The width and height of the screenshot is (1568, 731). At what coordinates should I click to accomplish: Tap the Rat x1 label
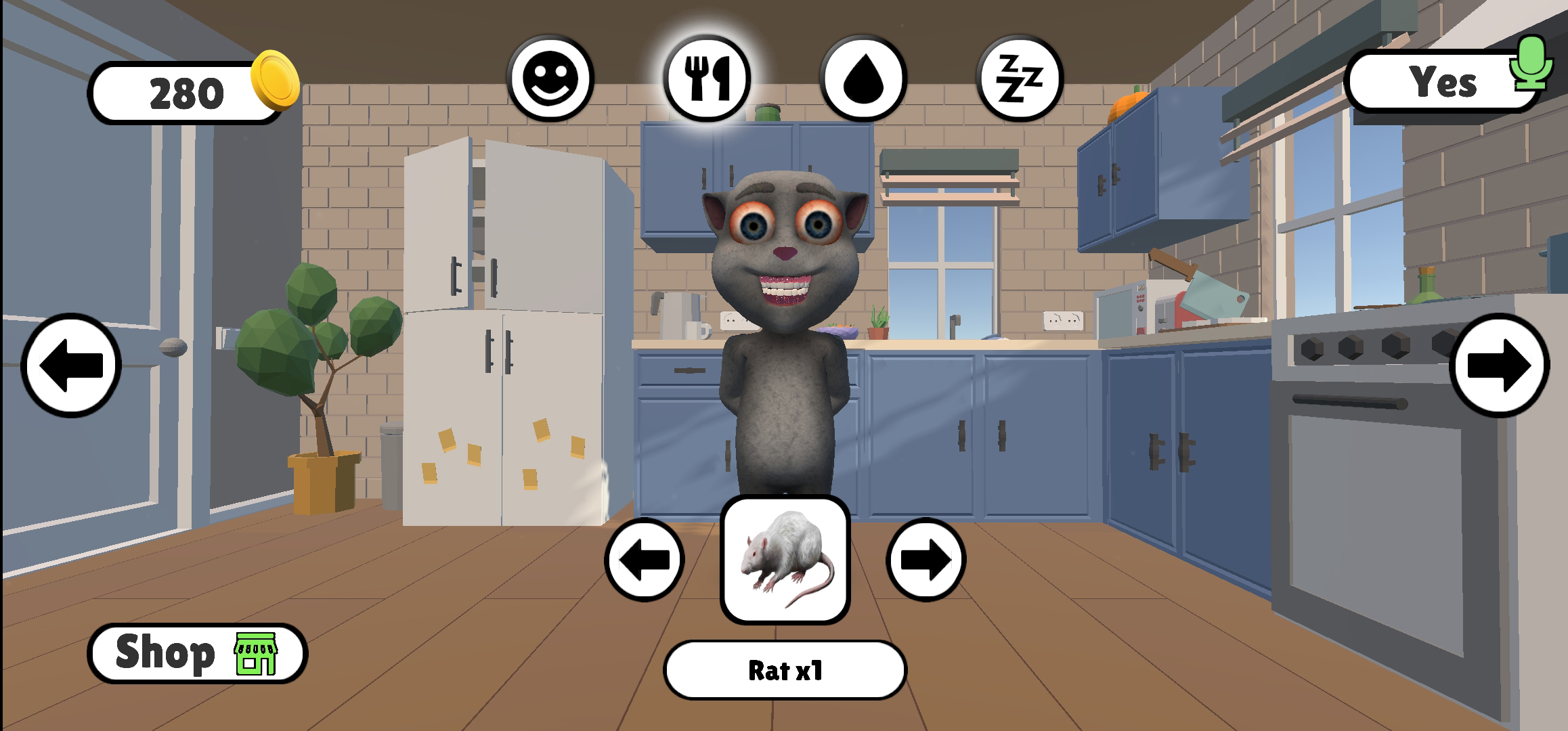784,669
